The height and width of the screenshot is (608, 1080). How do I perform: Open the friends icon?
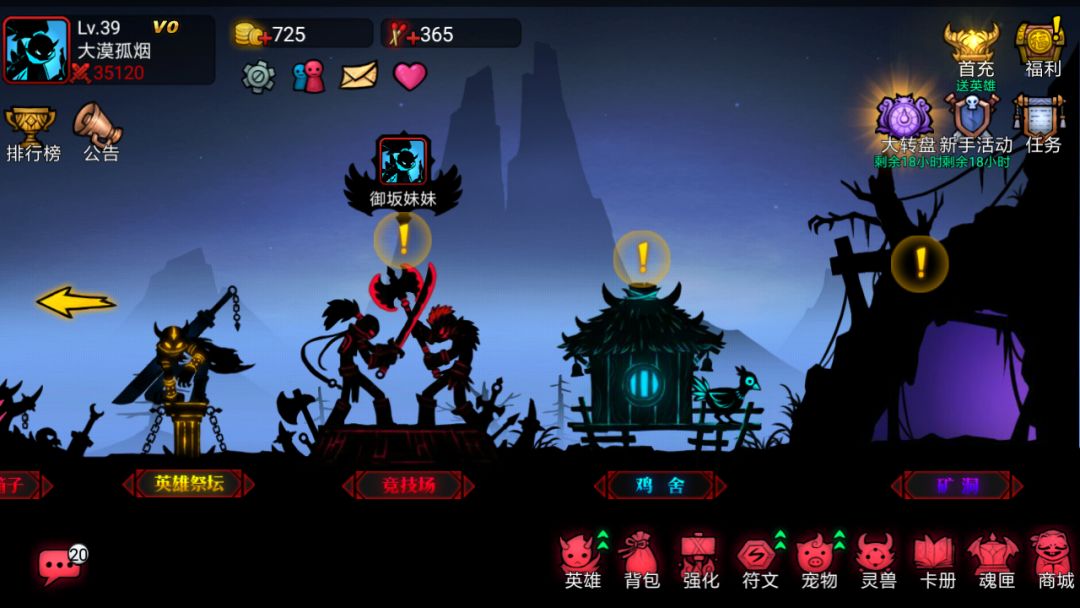click(308, 76)
